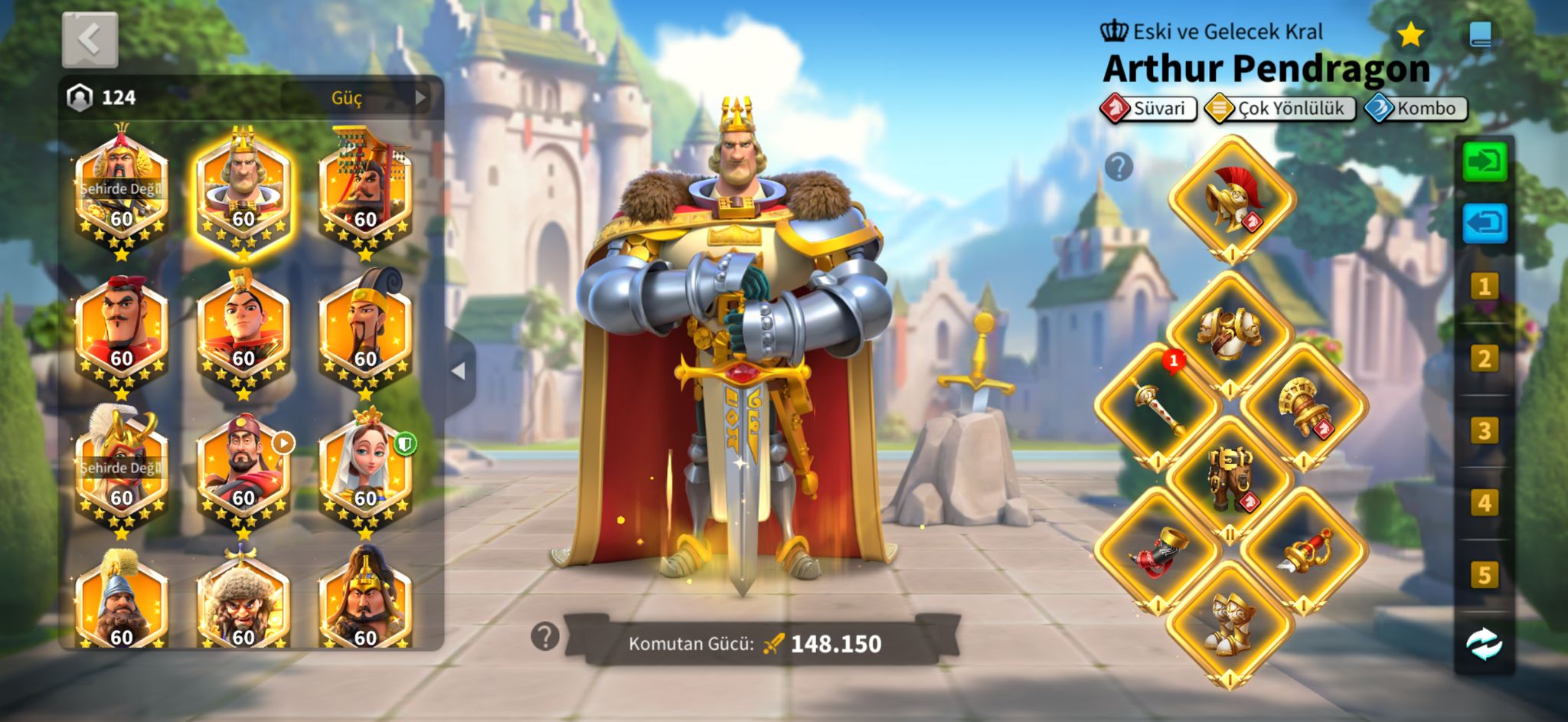Open the Güç sort dropdown

tap(361, 98)
